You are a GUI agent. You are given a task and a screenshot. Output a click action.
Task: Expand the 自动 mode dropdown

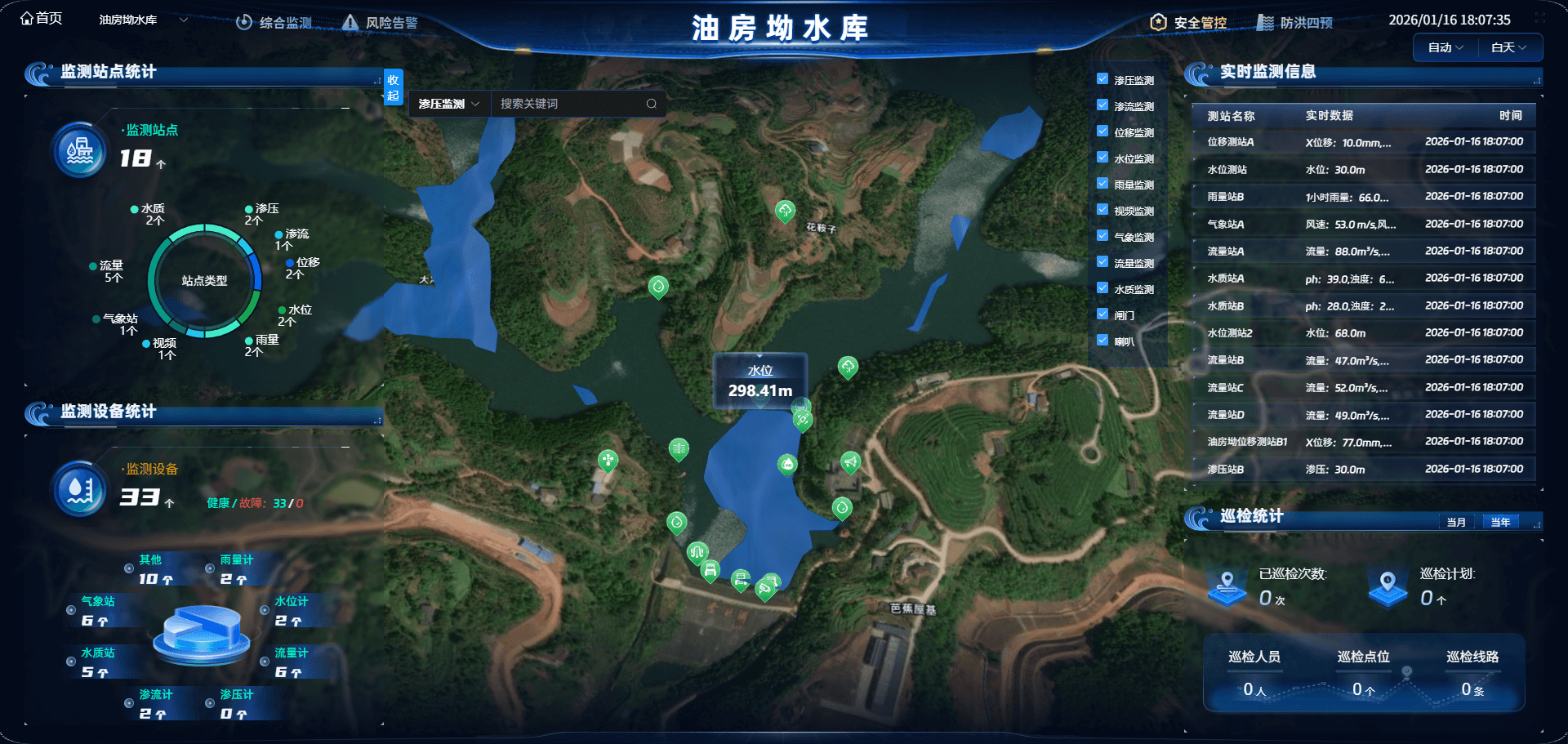point(1444,47)
